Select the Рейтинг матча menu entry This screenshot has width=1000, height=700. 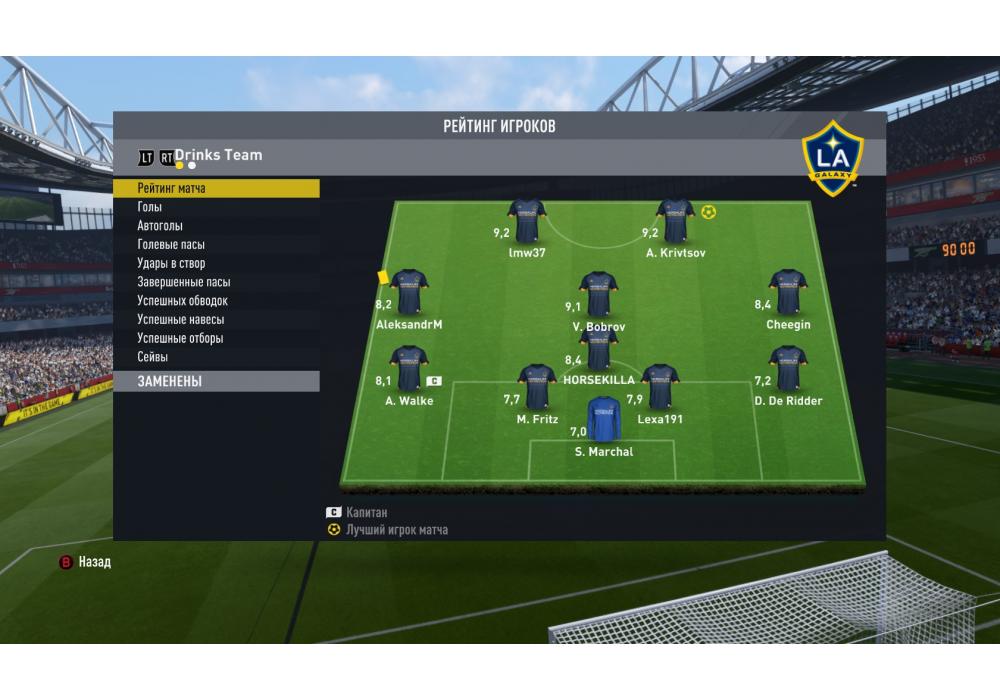(x=216, y=188)
